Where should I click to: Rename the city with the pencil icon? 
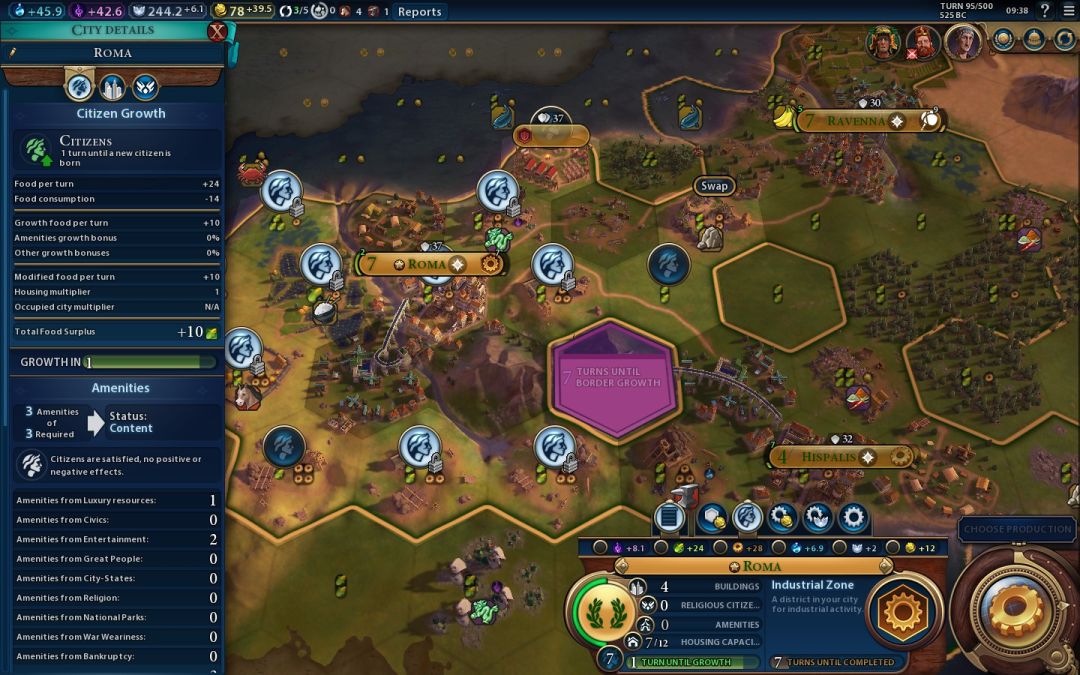click(13, 53)
